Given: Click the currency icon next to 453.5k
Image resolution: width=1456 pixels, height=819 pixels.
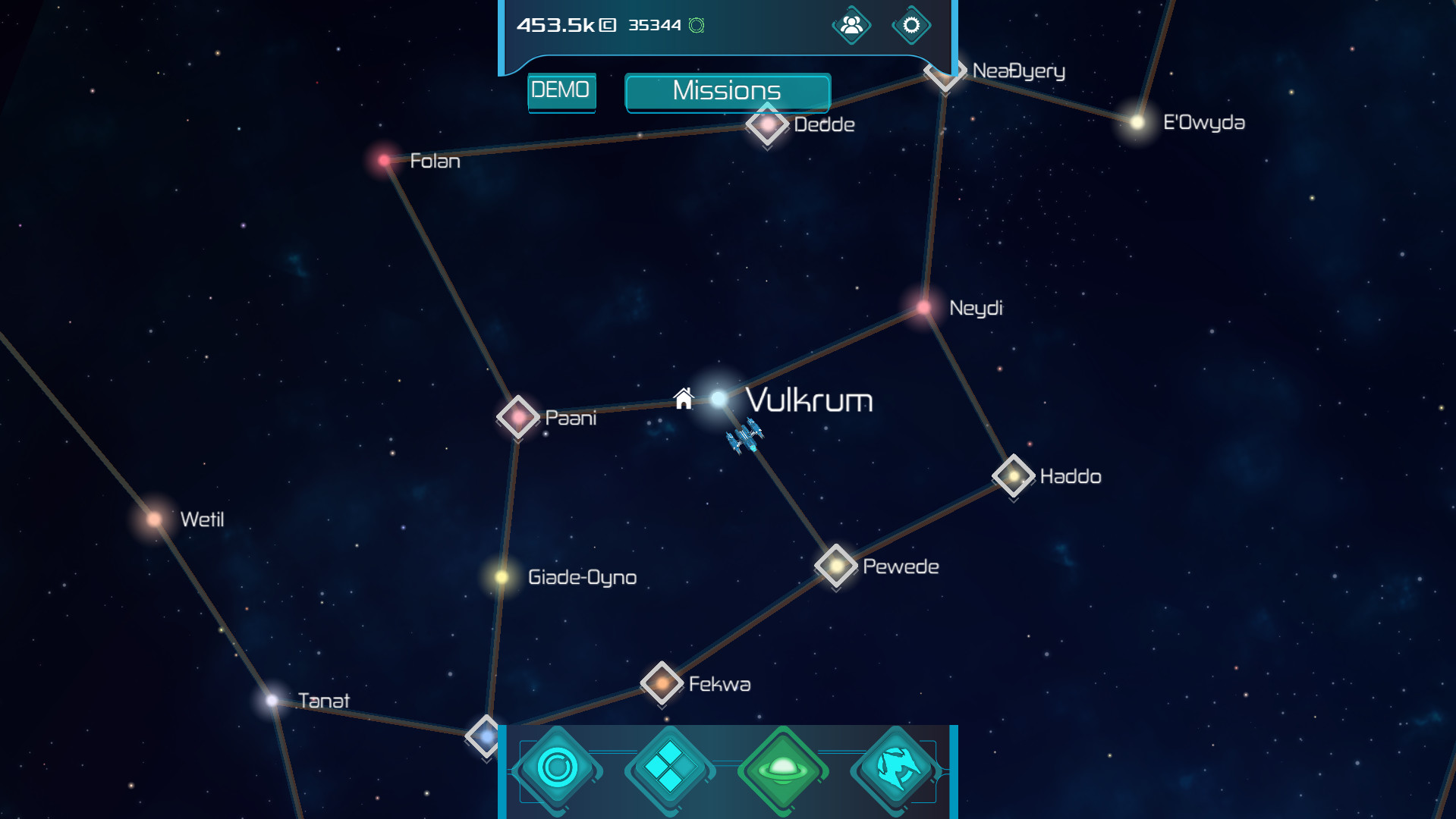Looking at the screenshot, I should pyautogui.click(x=606, y=25).
